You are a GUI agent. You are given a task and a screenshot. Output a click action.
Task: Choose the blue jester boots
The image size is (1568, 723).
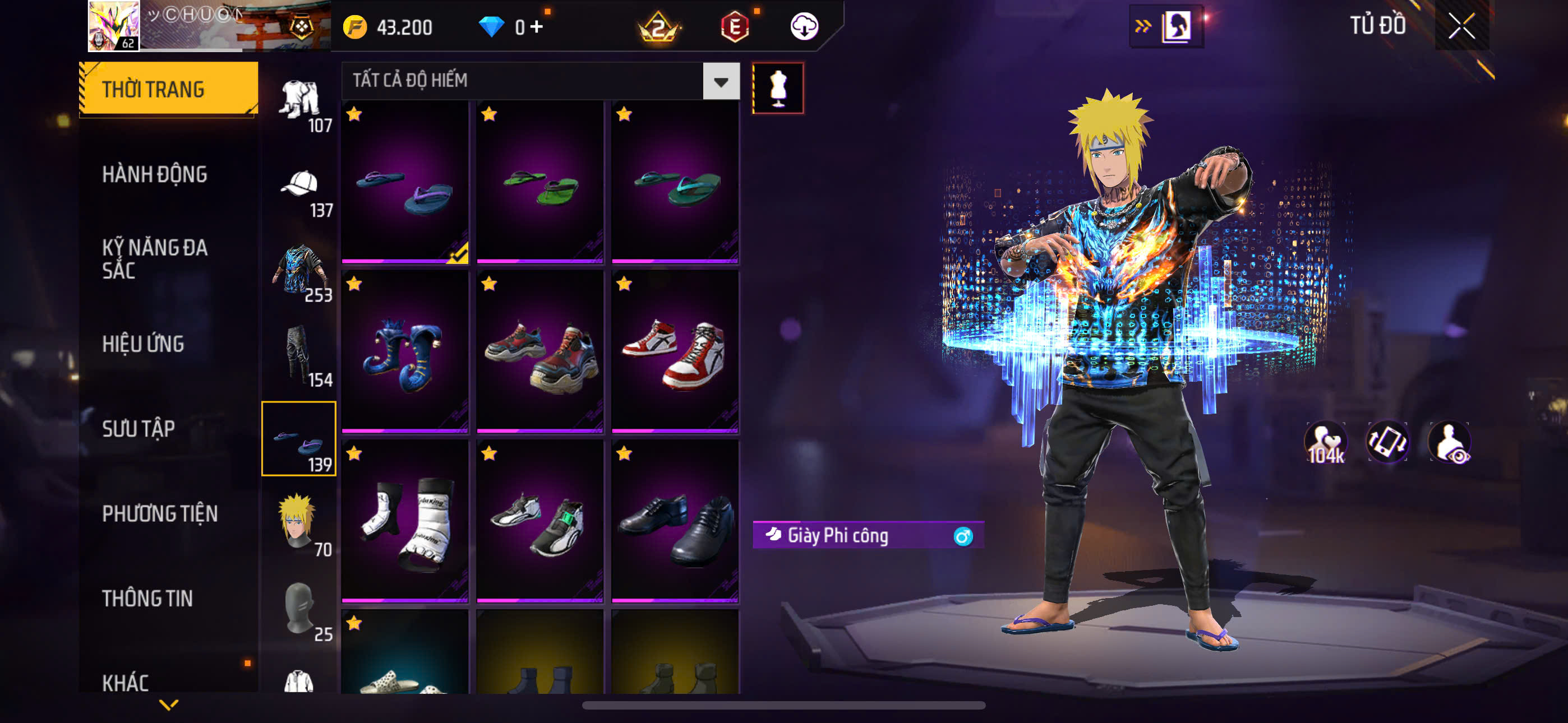click(405, 352)
